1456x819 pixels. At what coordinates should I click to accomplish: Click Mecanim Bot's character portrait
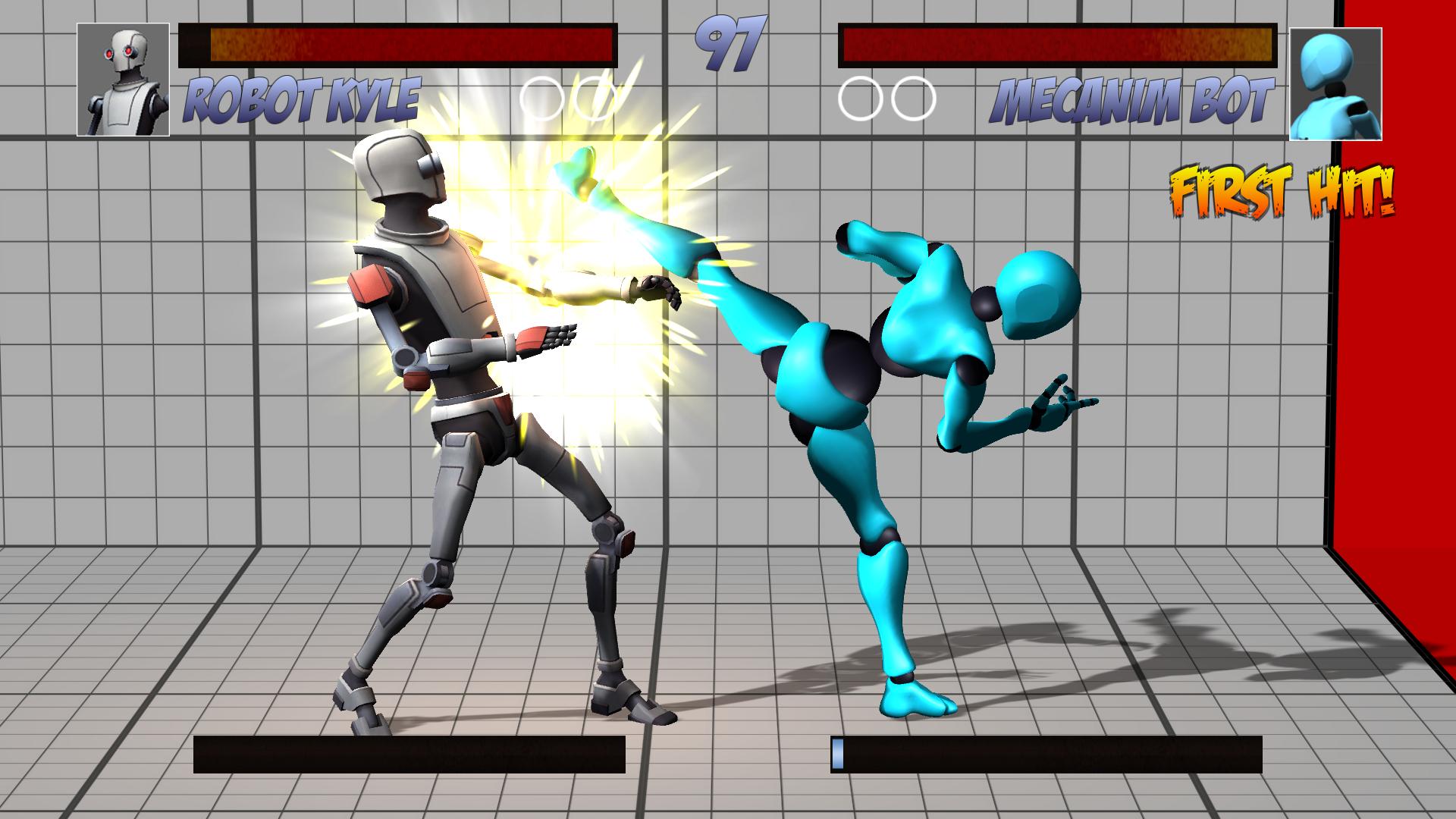point(1335,80)
